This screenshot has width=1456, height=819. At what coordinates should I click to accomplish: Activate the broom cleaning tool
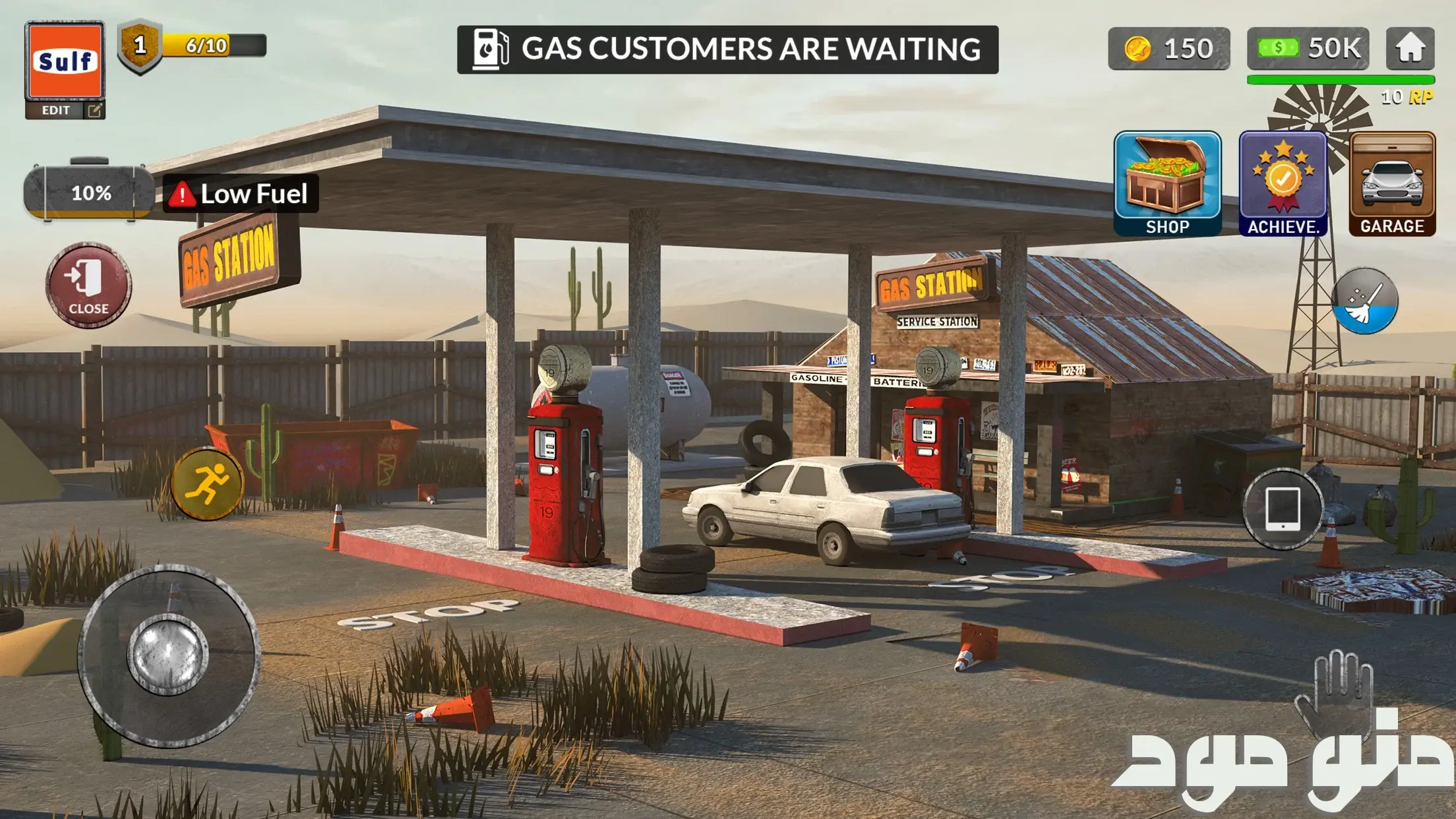1364,301
